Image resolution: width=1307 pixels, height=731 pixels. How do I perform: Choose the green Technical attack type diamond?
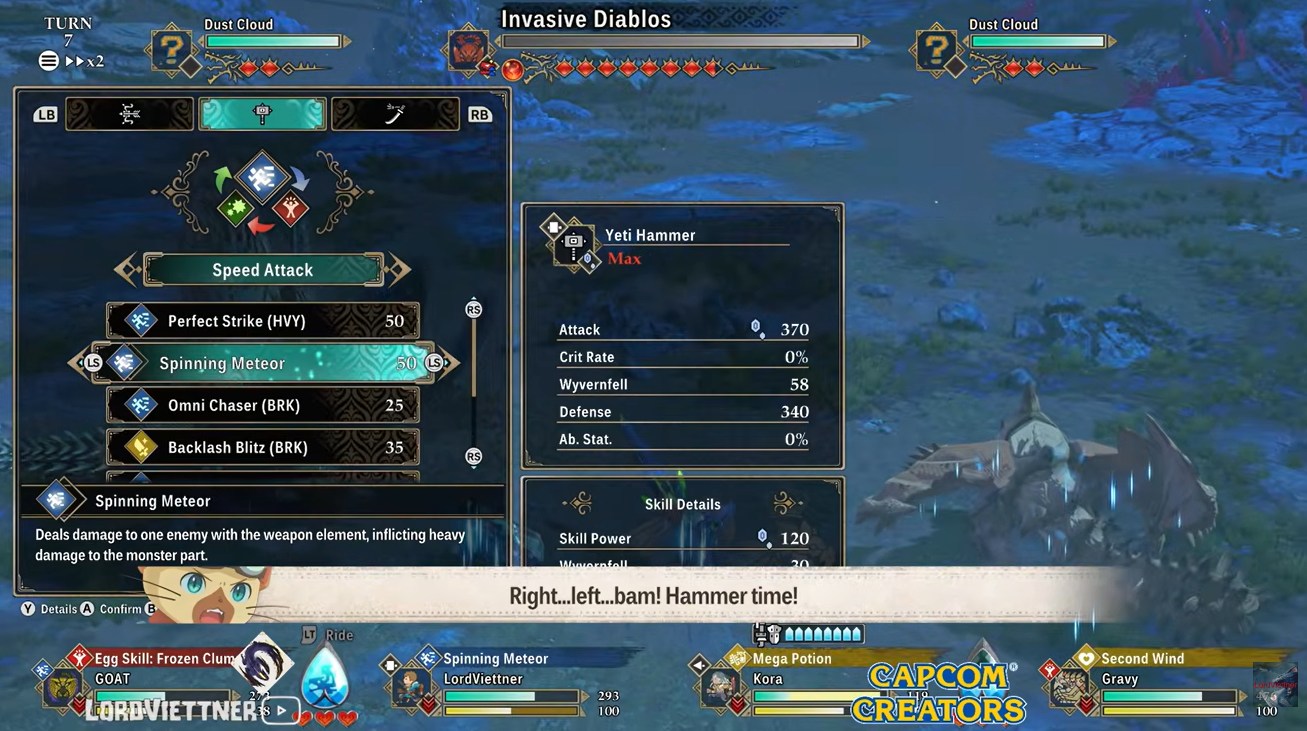tap(235, 208)
